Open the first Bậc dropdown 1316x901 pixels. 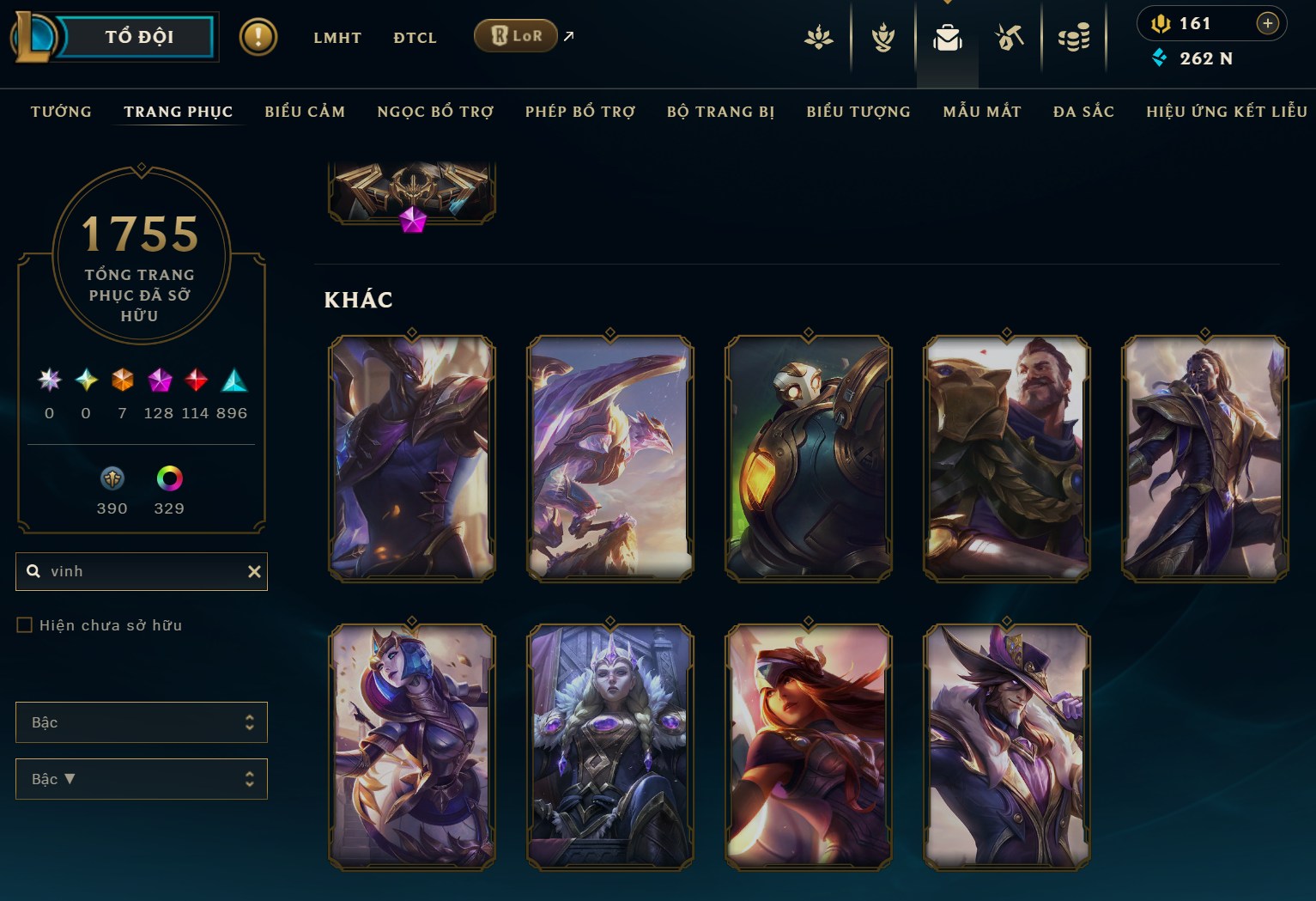pyautogui.click(x=141, y=722)
